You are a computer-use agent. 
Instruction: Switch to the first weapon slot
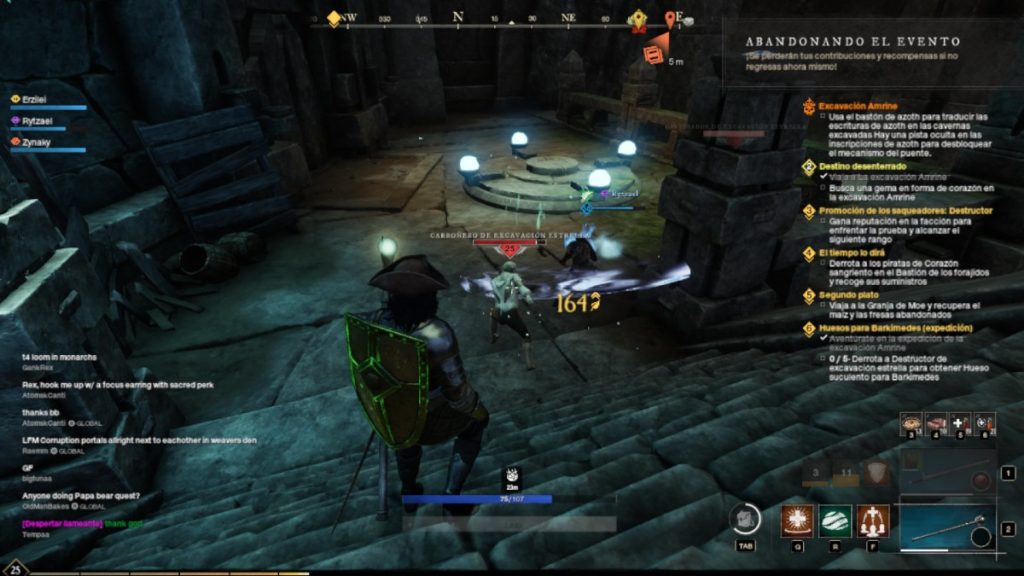[x=947, y=472]
